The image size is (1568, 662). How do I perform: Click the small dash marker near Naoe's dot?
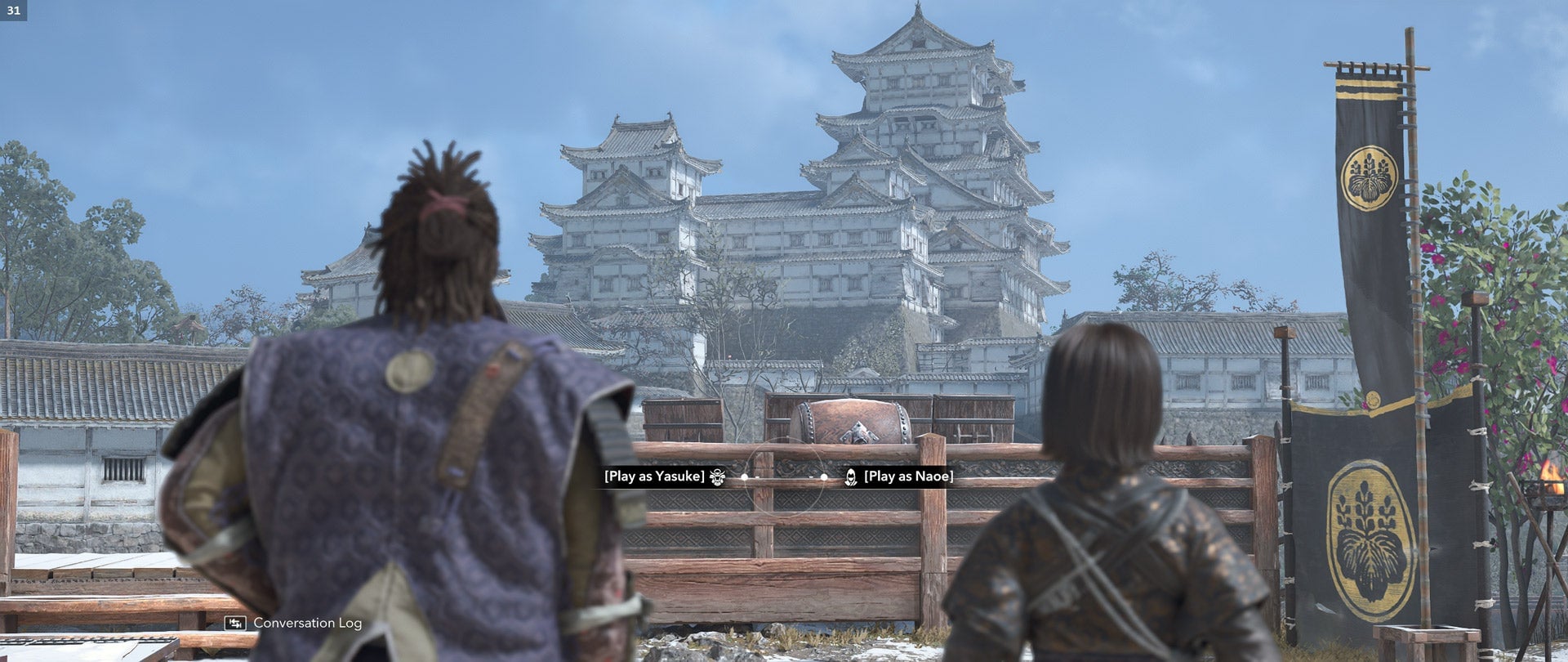coord(811,476)
